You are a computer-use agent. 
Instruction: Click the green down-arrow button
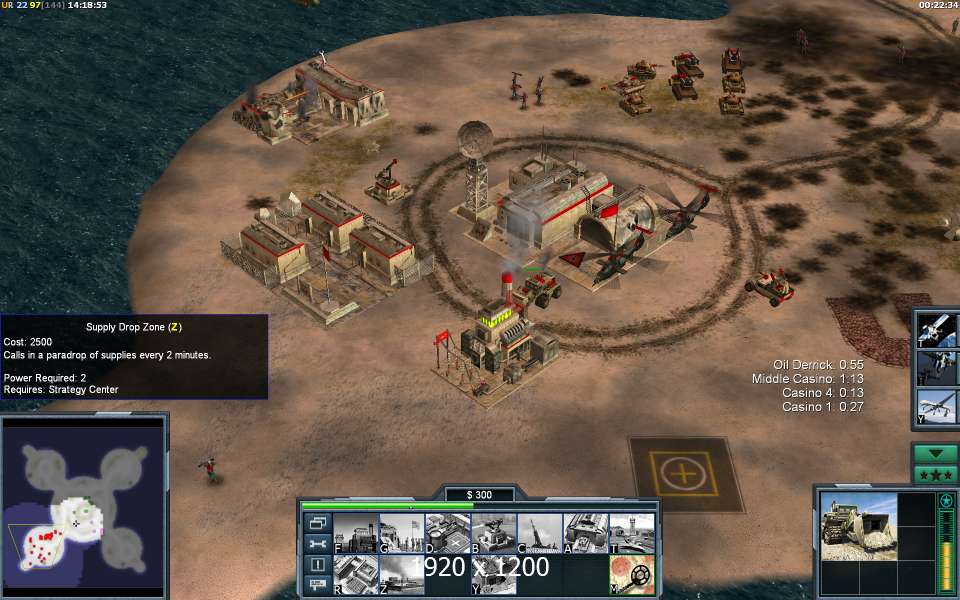click(x=935, y=453)
